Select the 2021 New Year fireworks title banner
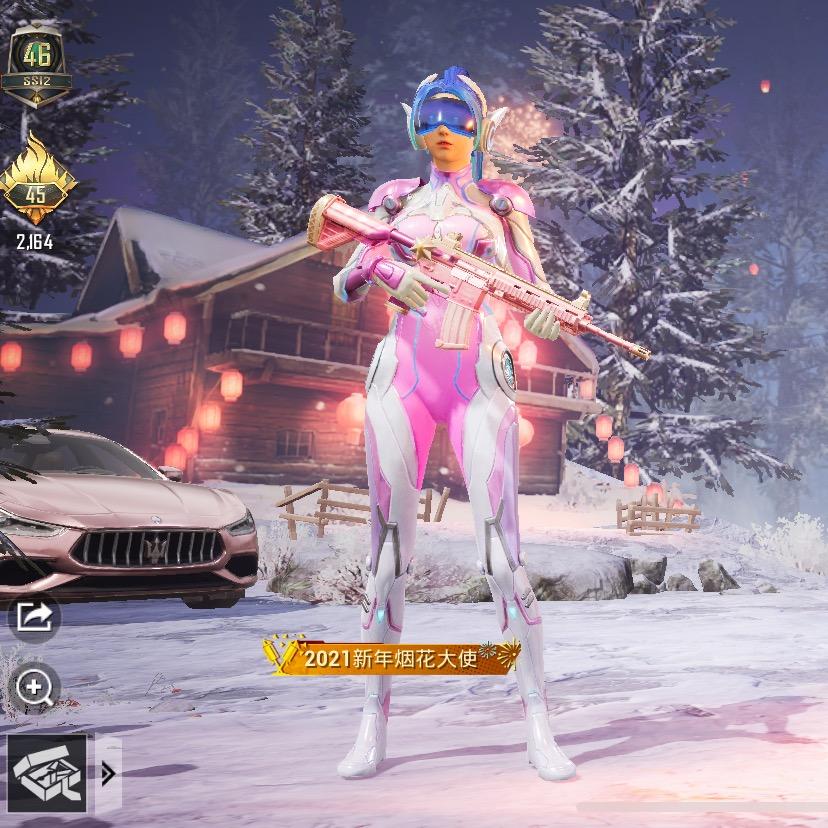The width and height of the screenshot is (828, 828). (x=392, y=657)
